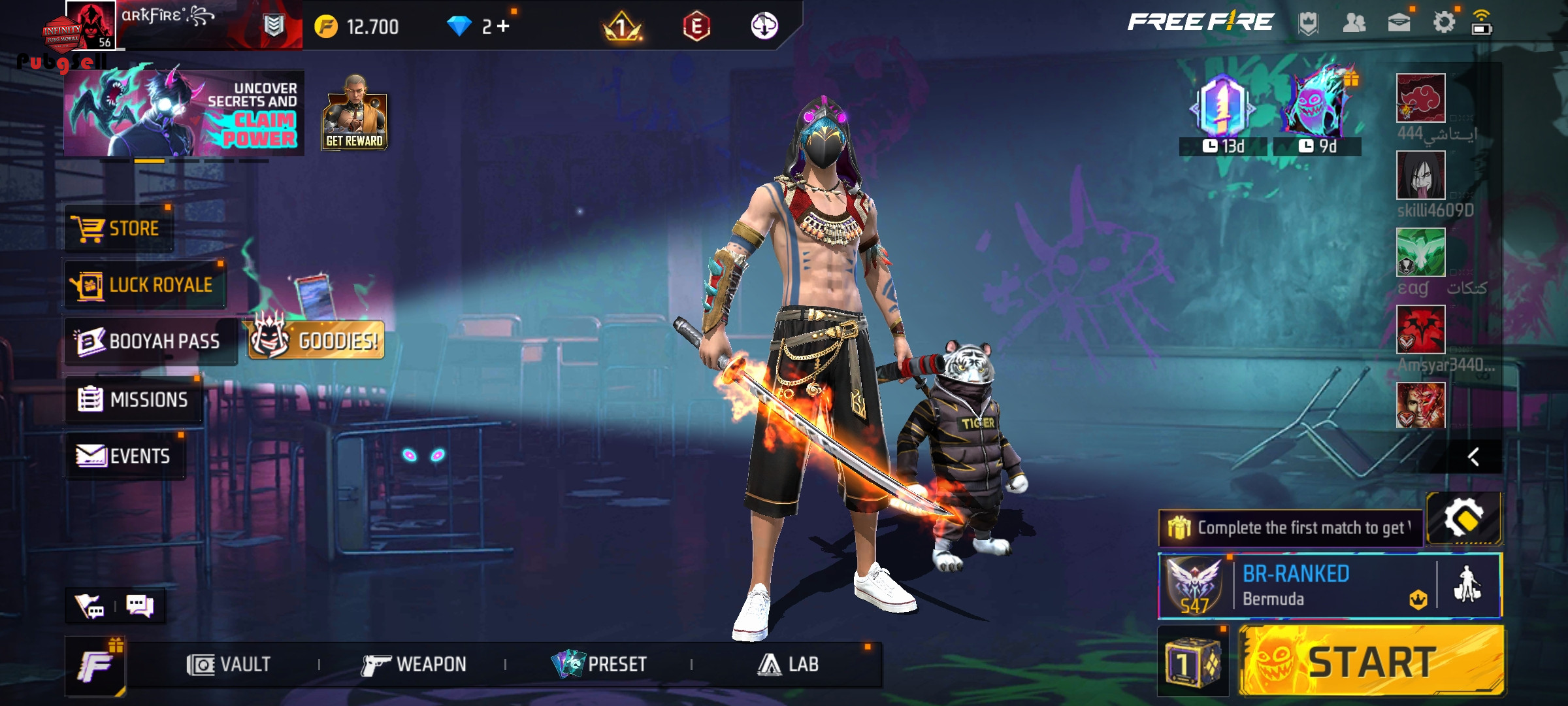Open the Store menu
The image size is (1568, 706).
pos(119,229)
